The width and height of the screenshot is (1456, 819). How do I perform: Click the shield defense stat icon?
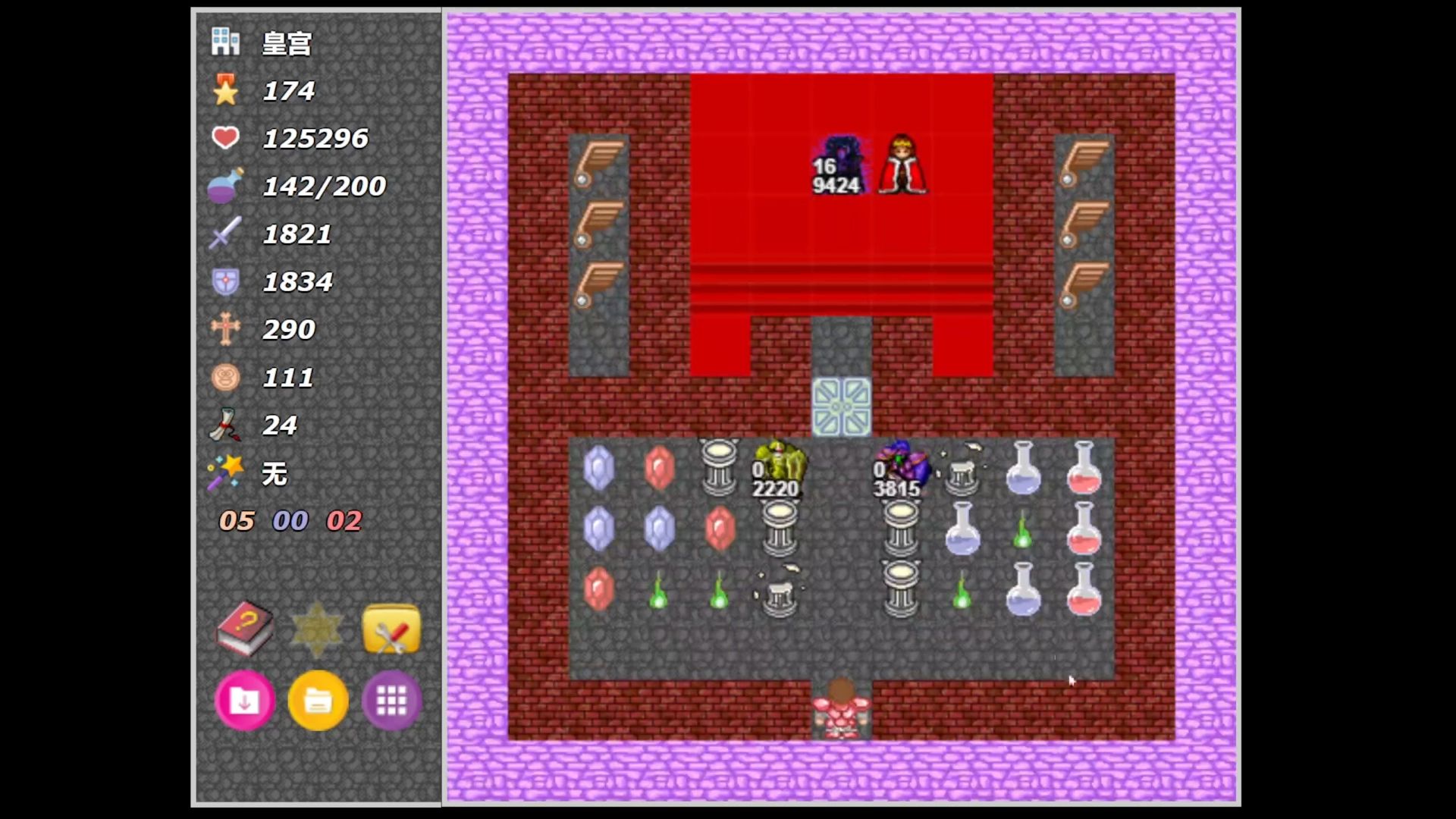click(x=227, y=281)
